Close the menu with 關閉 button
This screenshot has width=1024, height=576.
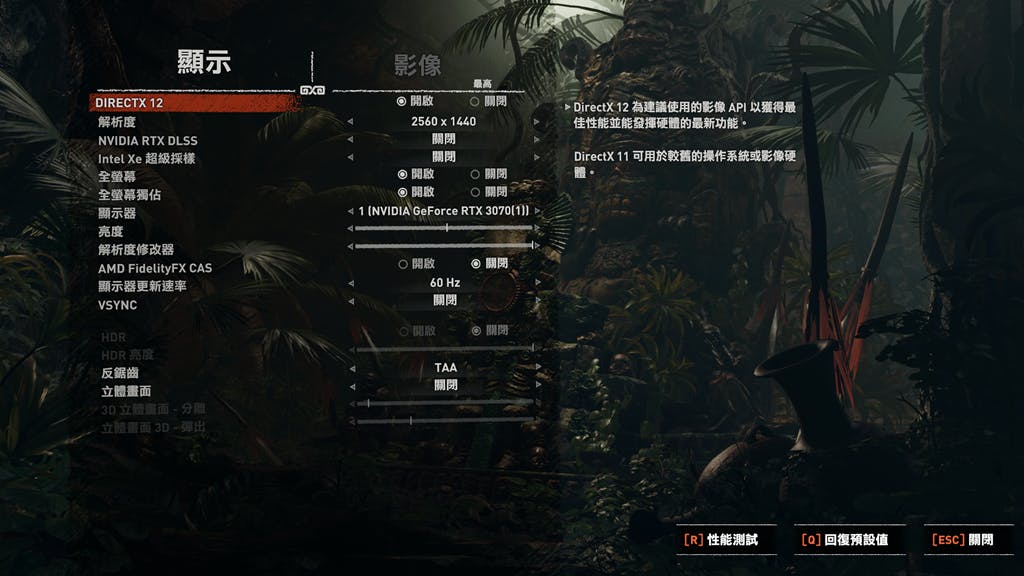click(x=963, y=540)
